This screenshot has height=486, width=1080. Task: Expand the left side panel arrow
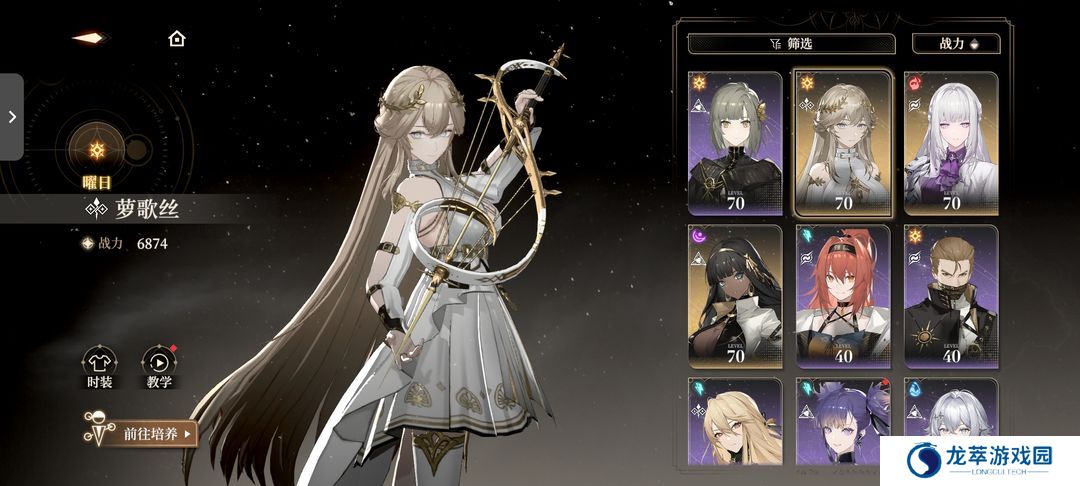pos(12,116)
